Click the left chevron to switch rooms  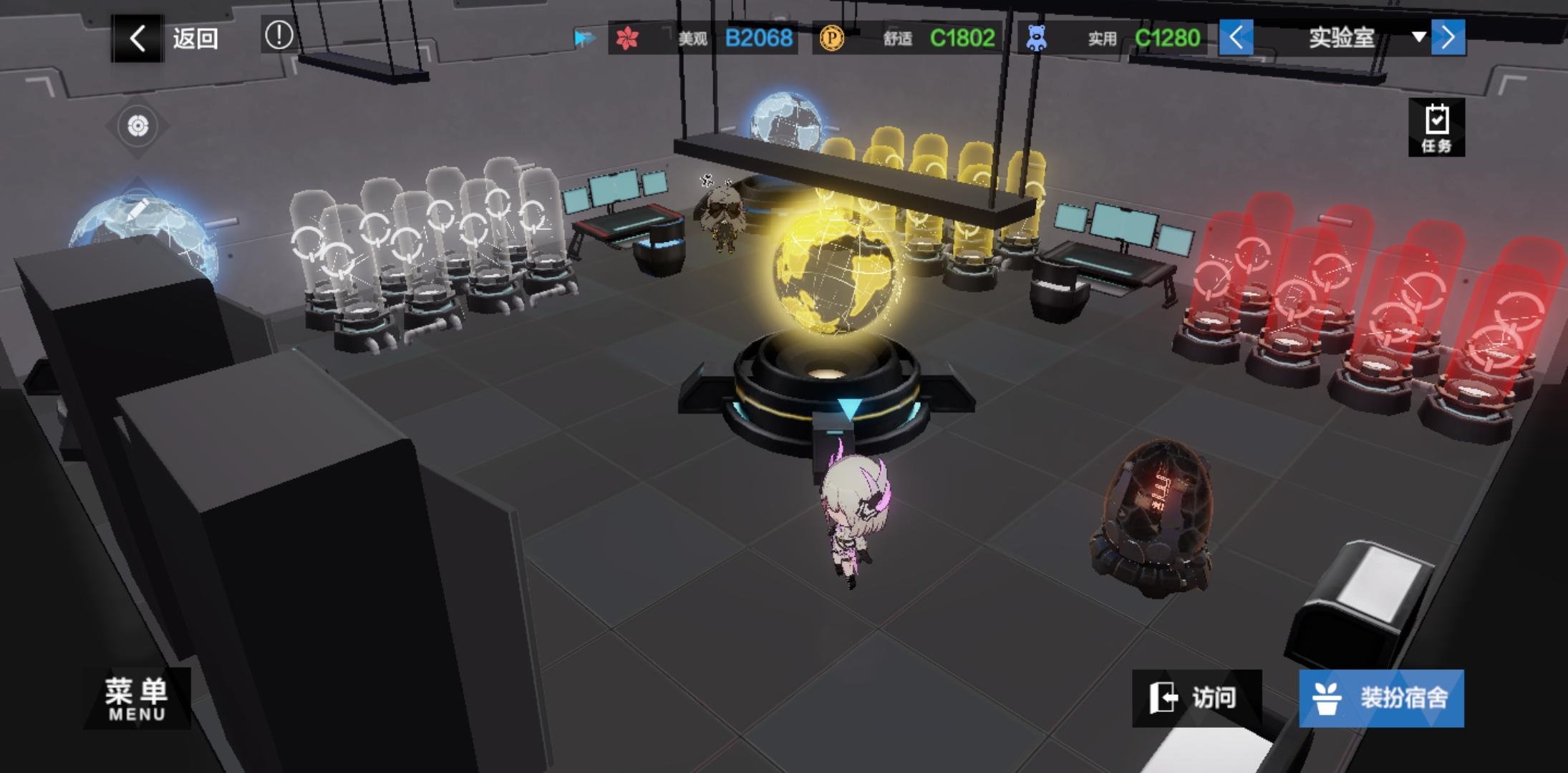[x=1237, y=37]
